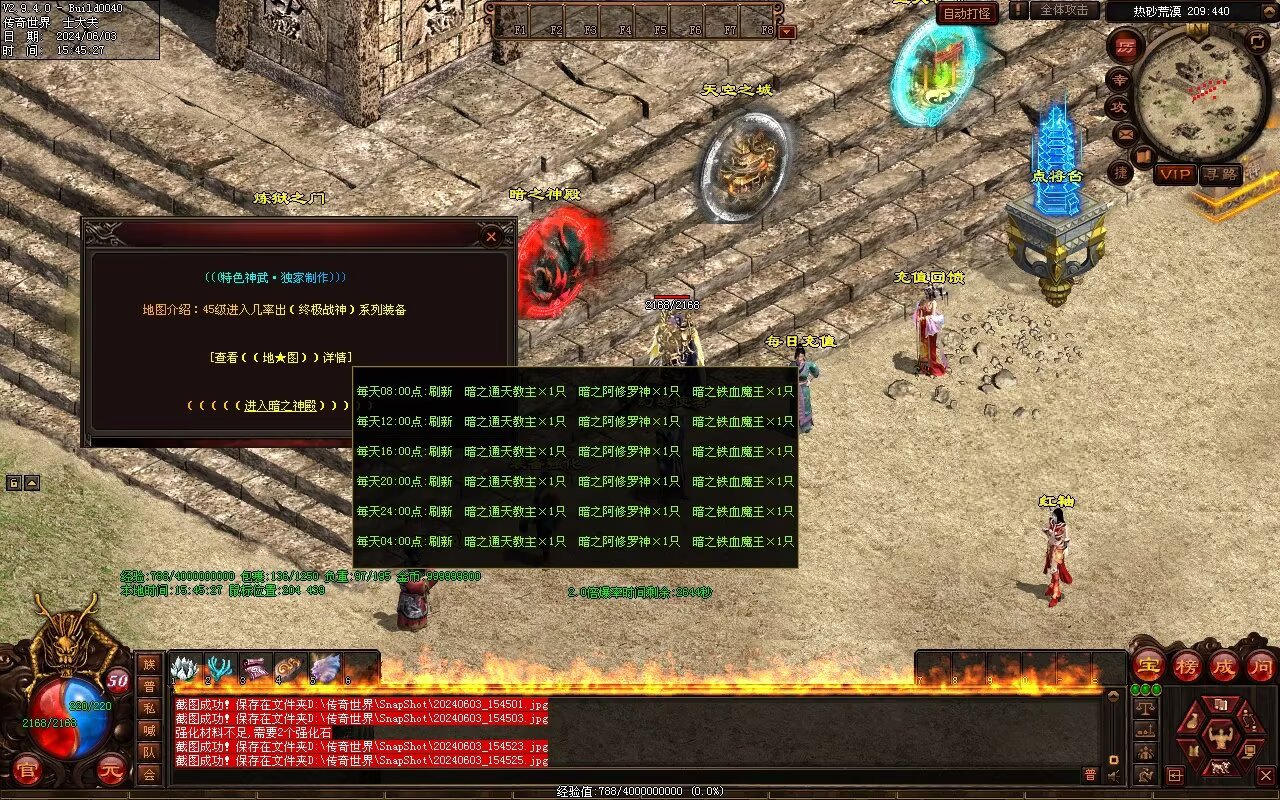Switch chat to the 队 team channel
Screen dimensions: 1280x800
pos(148,751)
